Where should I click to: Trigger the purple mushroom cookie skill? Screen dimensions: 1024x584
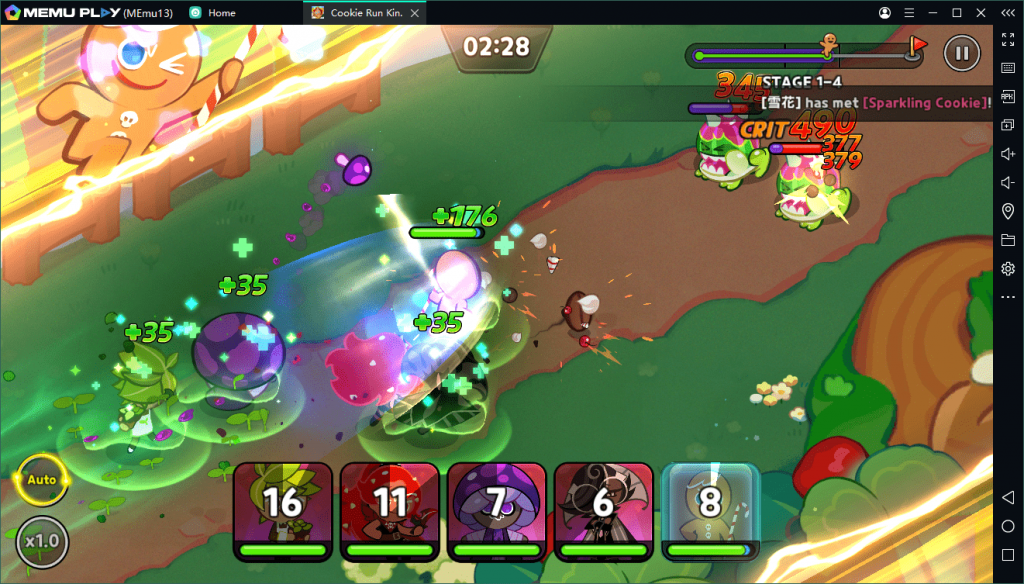[496, 509]
